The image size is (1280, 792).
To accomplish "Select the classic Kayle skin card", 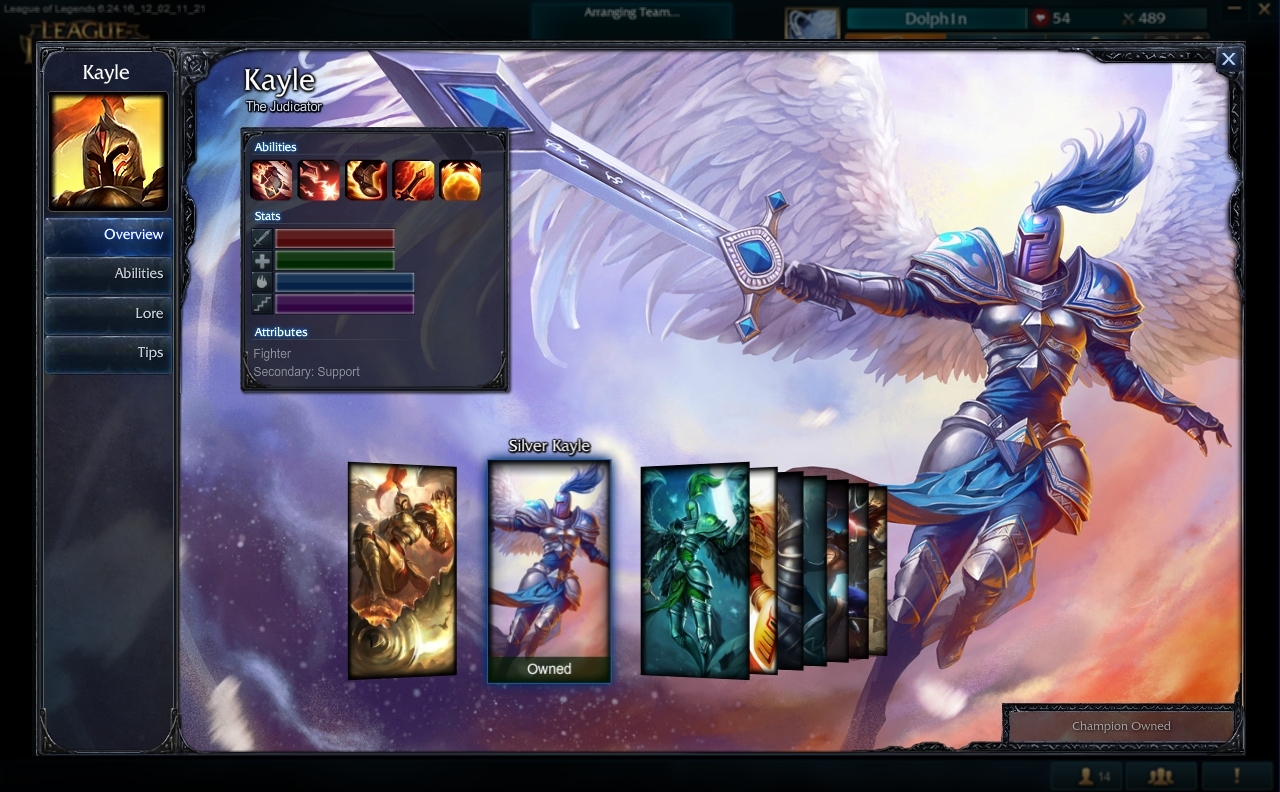I will click(x=401, y=570).
